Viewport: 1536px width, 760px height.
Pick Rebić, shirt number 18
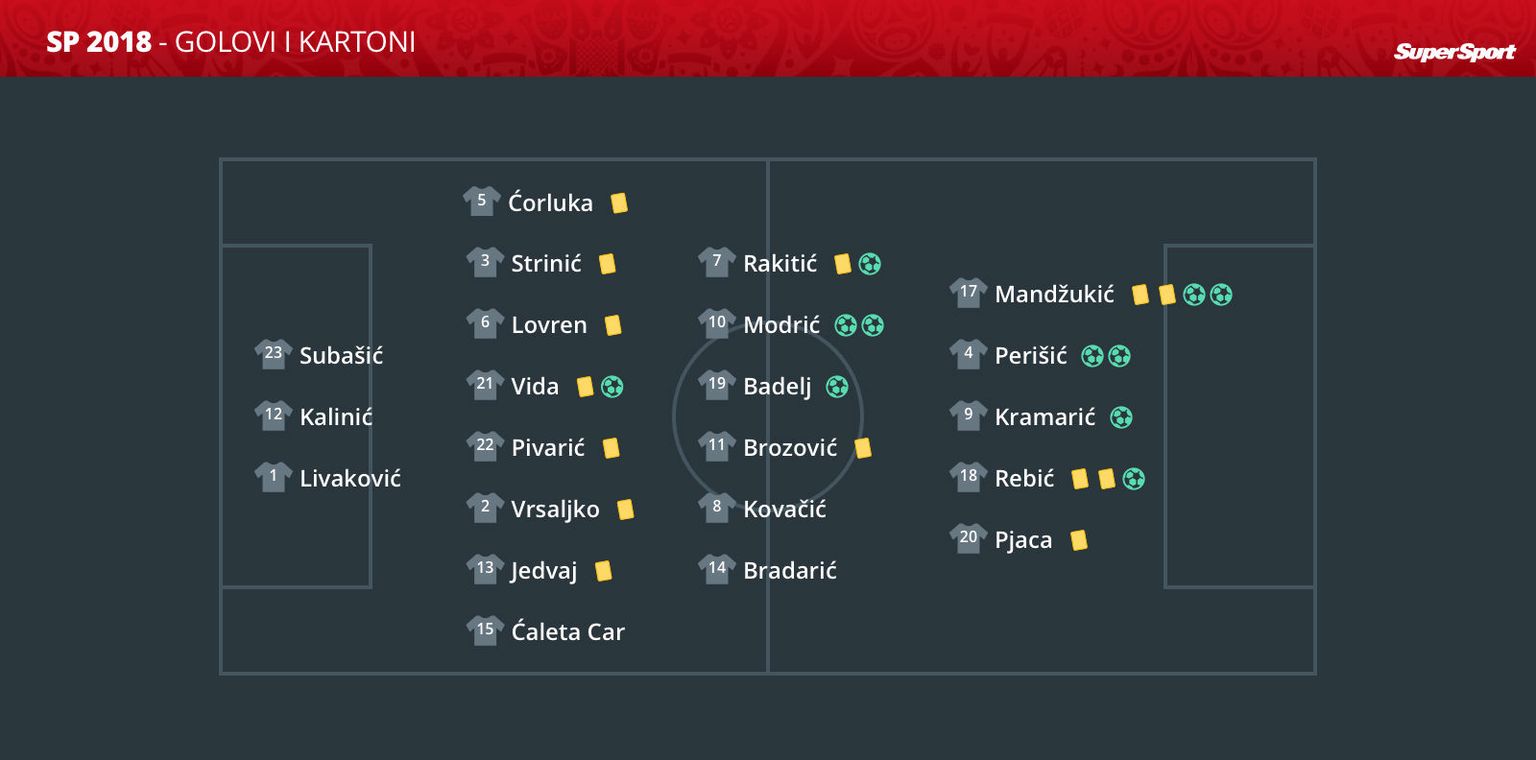click(1023, 479)
